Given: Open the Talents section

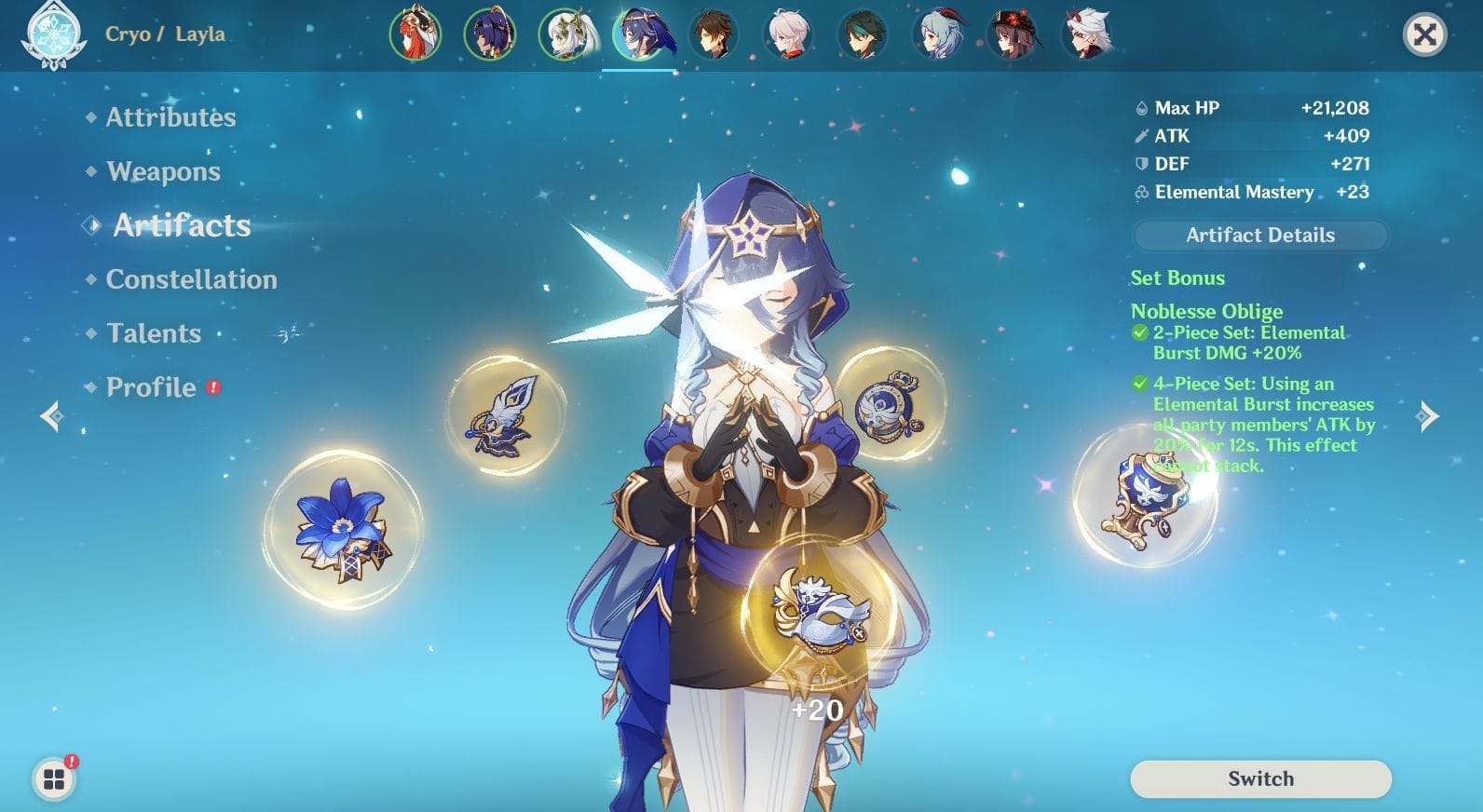Looking at the screenshot, I should click(154, 333).
